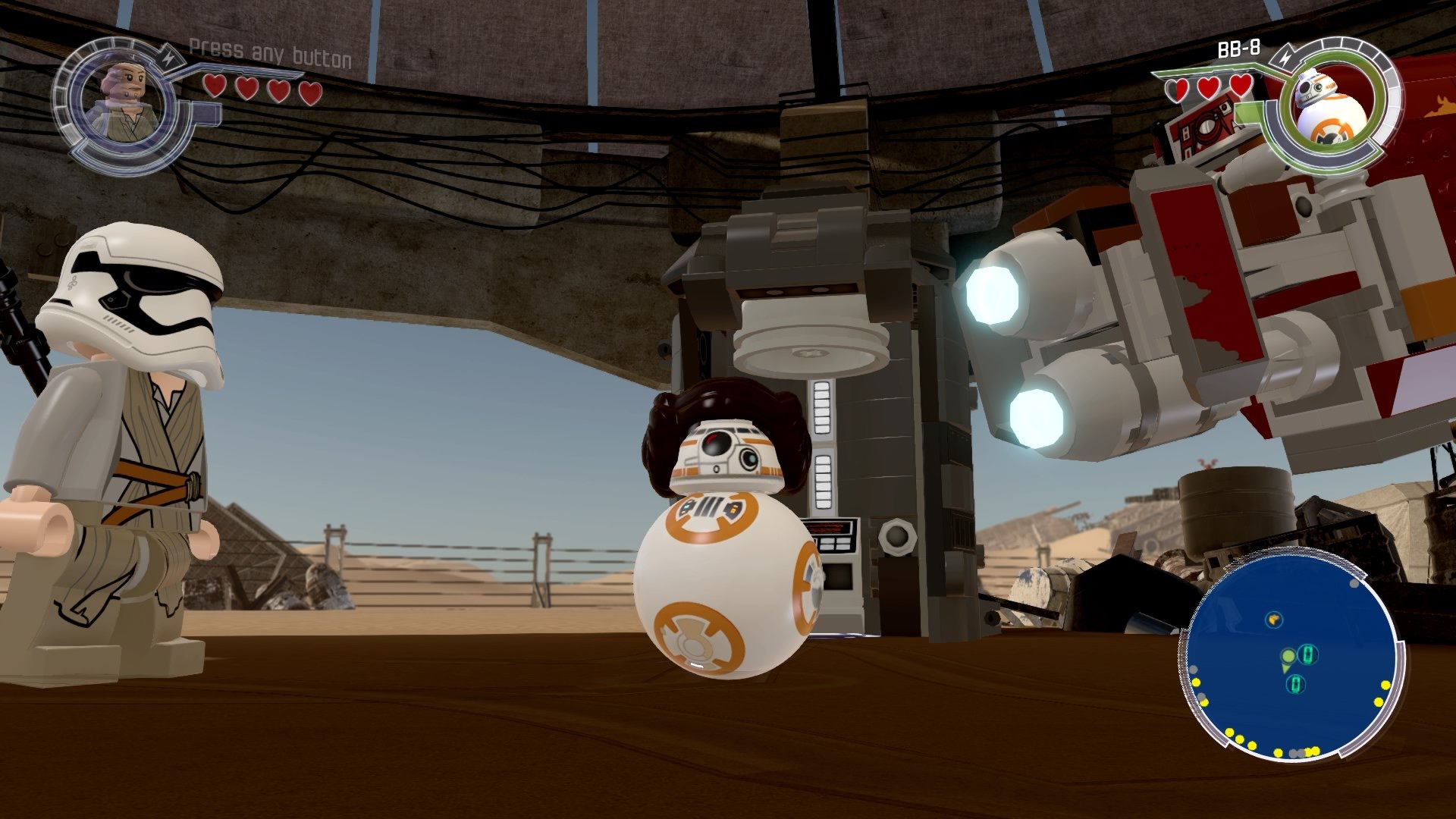
Task: Select the lower green vehicle icon on the minimap
Action: [1296, 683]
